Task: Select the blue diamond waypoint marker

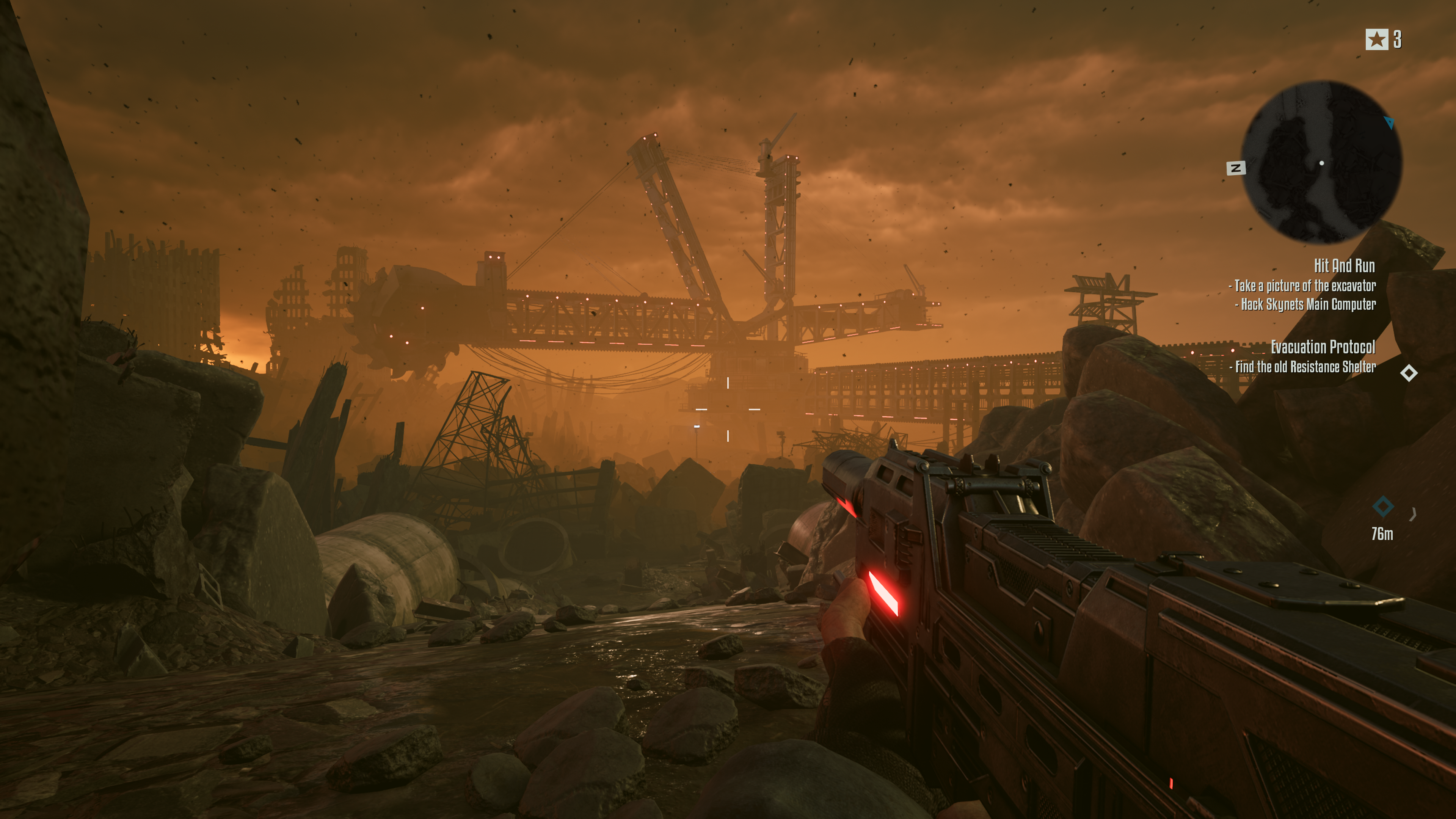Action: pyautogui.click(x=1382, y=507)
